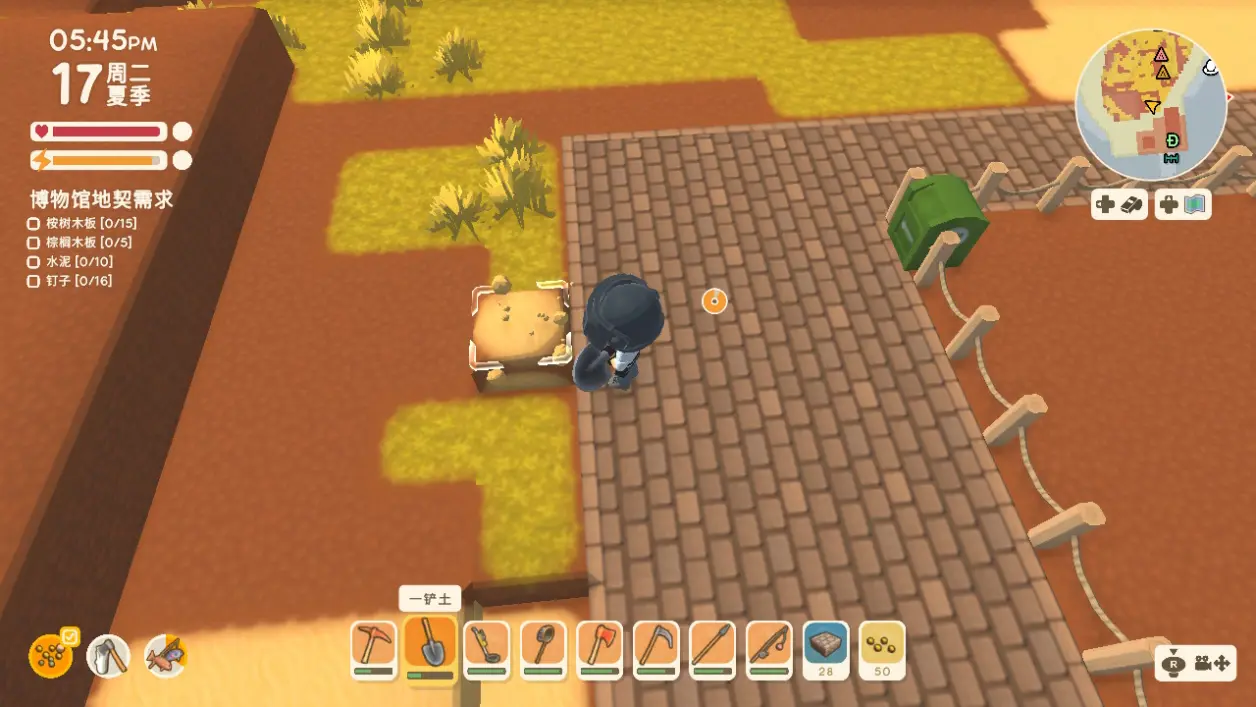The width and height of the screenshot is (1256, 707).
Task: Toggle the cement requirement checkbox
Action: click(33, 262)
